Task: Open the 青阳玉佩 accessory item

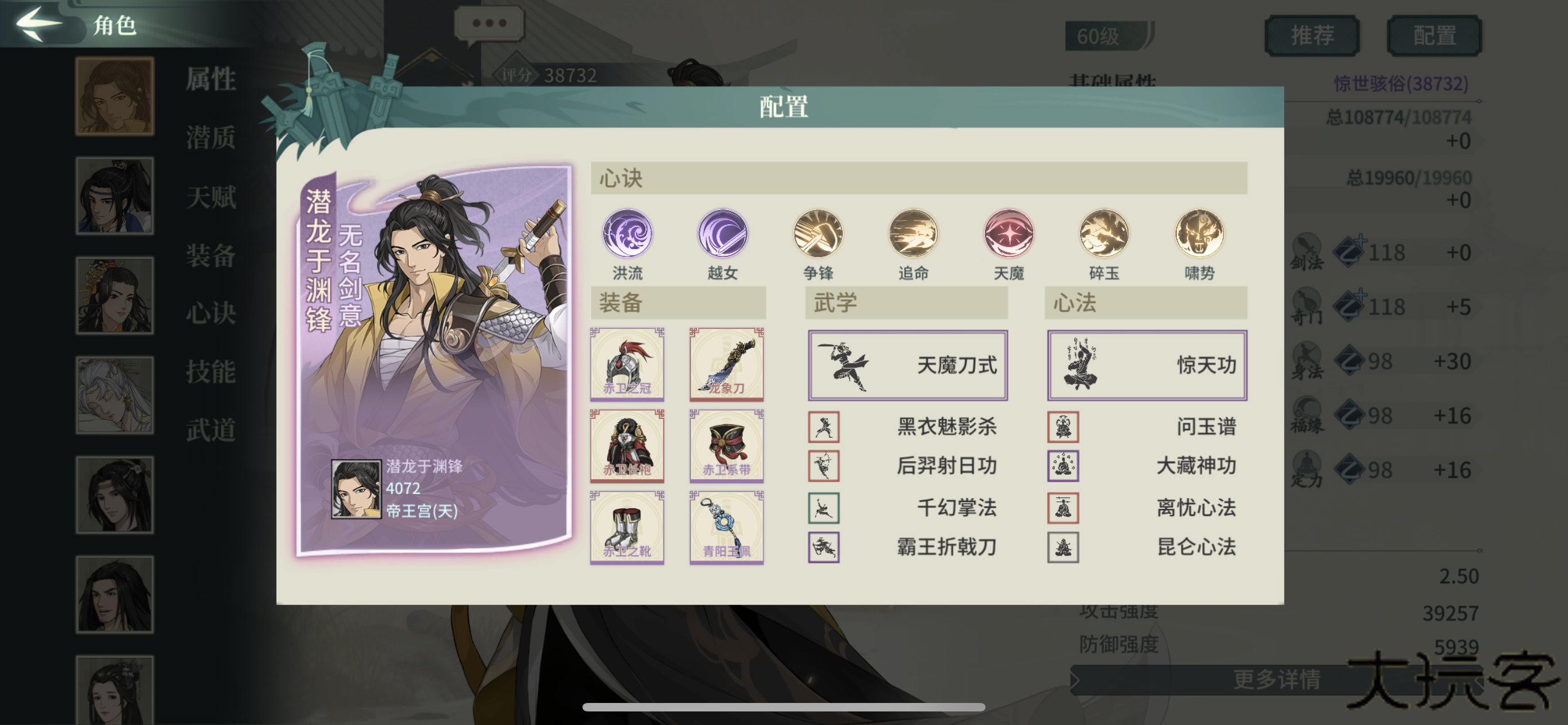Action: (x=727, y=529)
